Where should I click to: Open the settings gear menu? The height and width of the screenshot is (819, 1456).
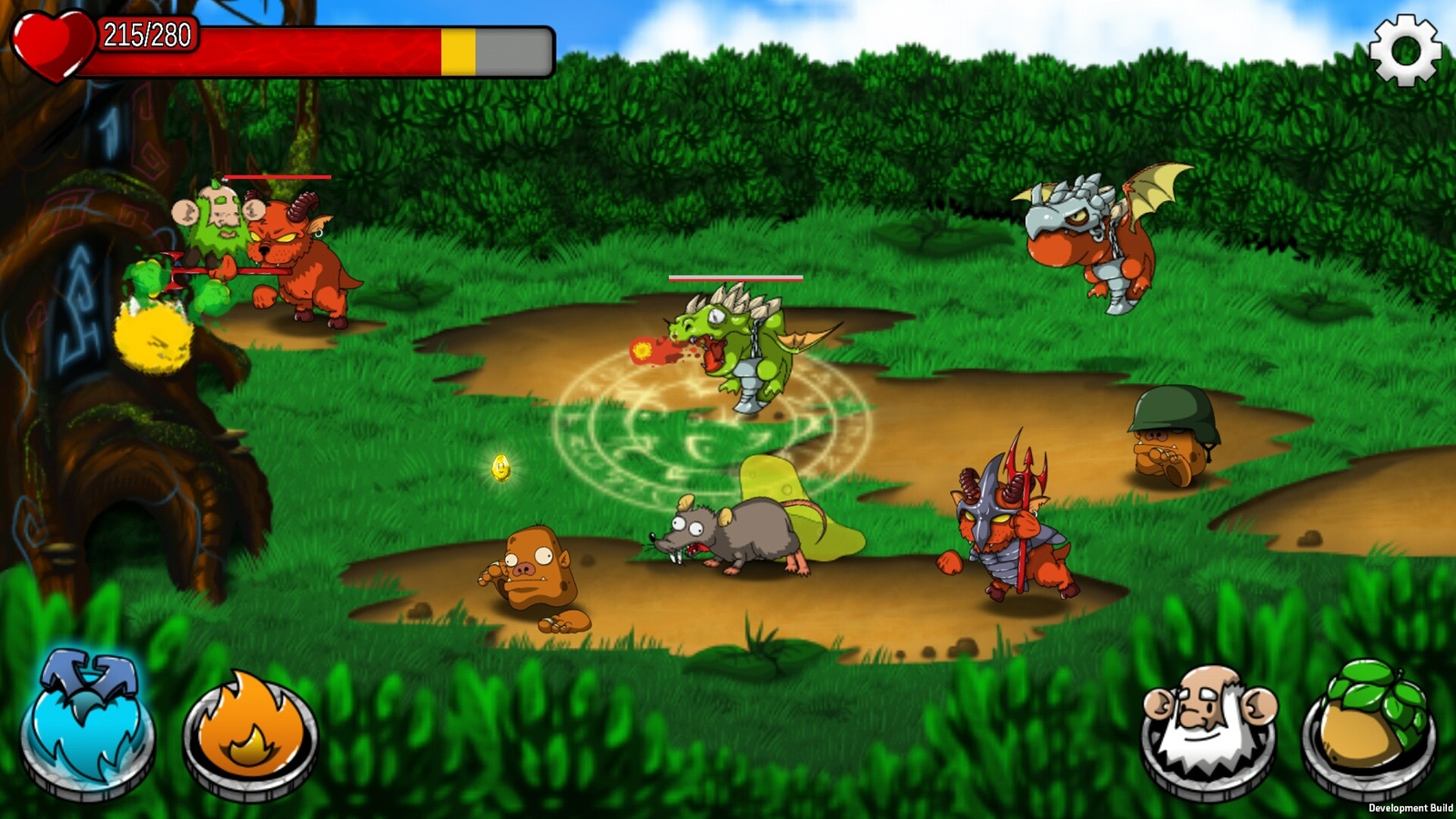[1405, 50]
